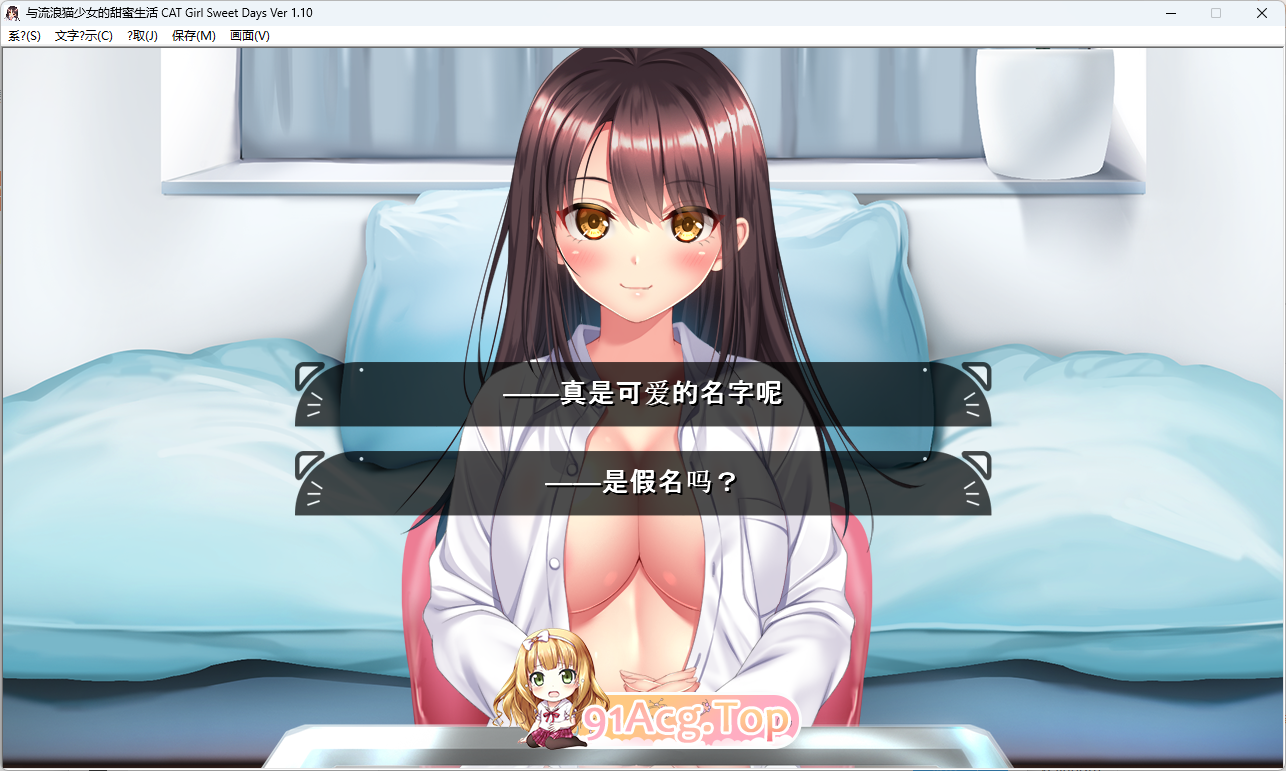Select the choice 是假名吗？

(x=641, y=481)
